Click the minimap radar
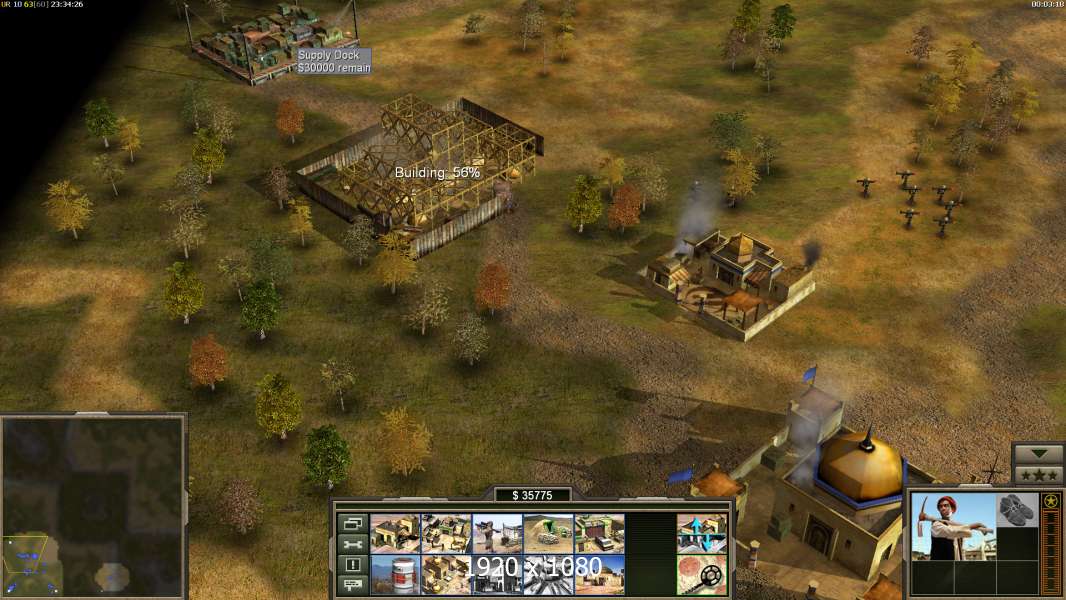Viewport: 1066px width, 600px height. [93, 506]
